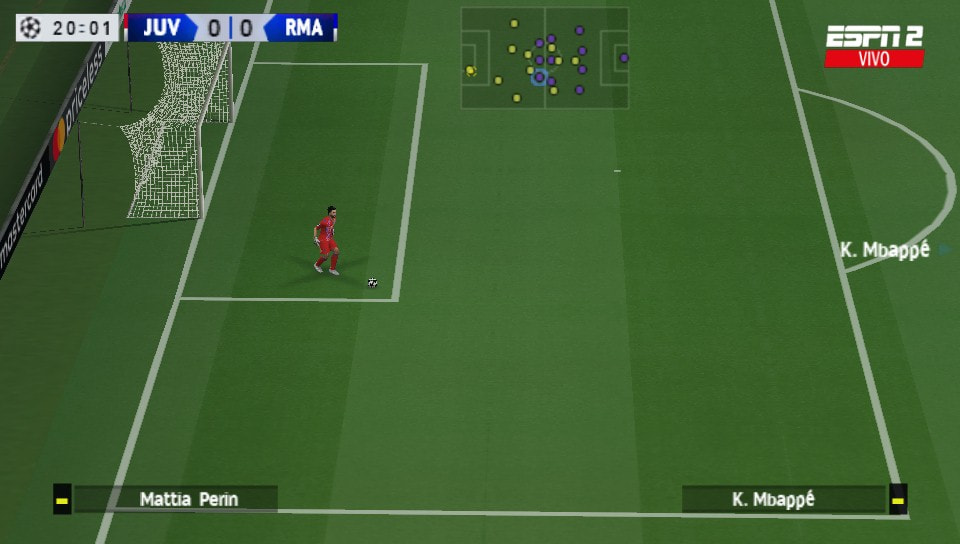Click the pitch radar minimap

tap(545, 58)
